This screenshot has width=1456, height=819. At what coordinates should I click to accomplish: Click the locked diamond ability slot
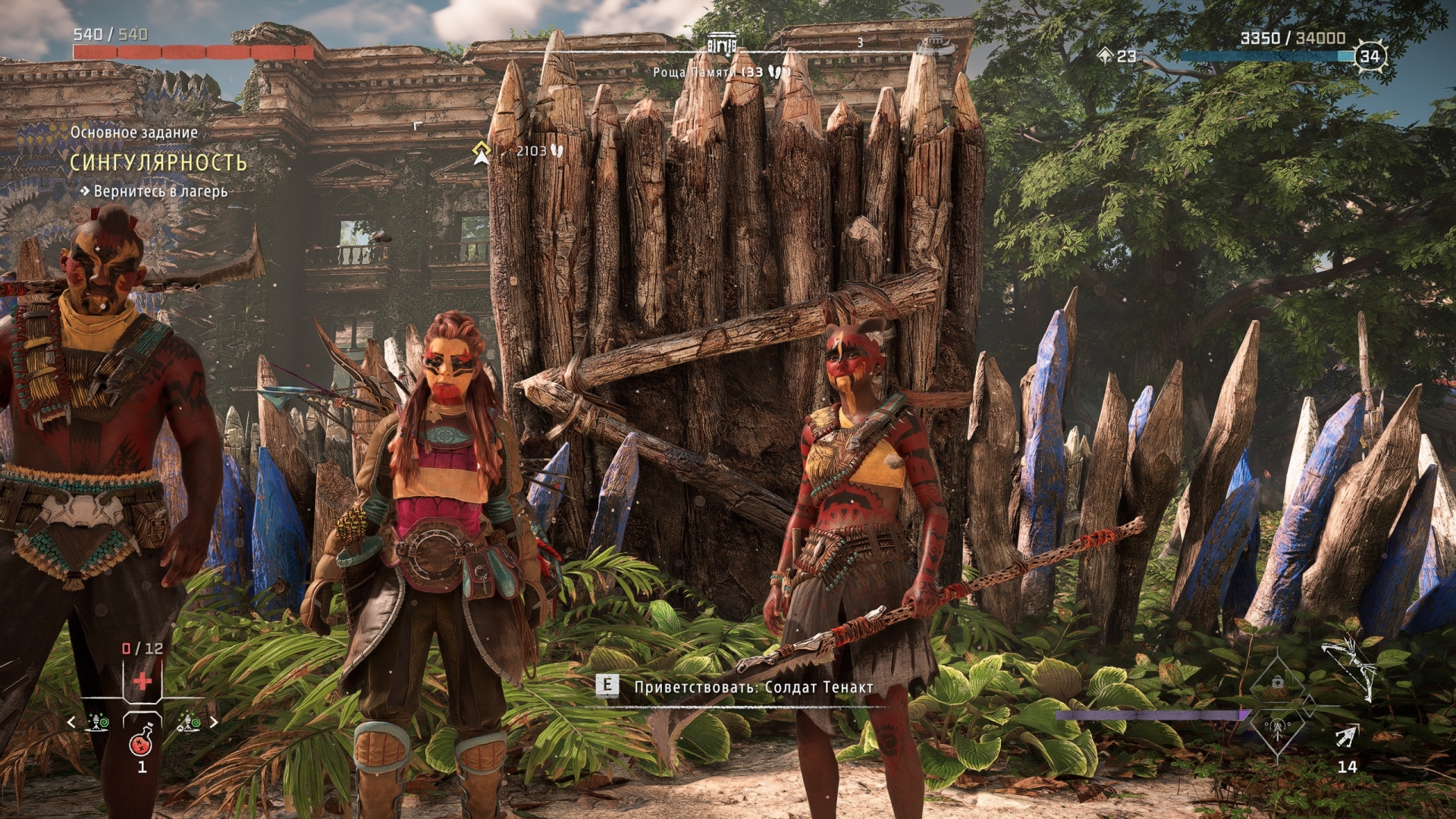[1278, 682]
